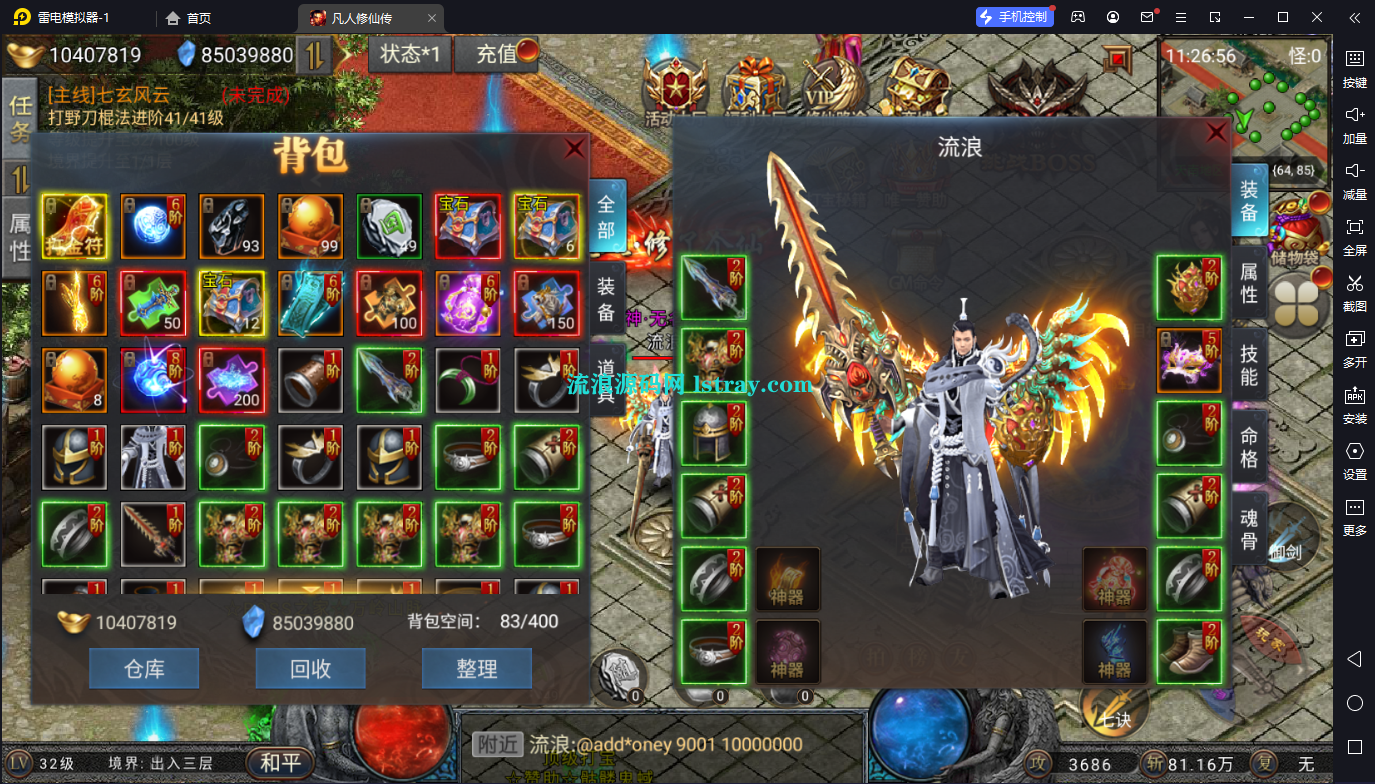The height and width of the screenshot is (784, 1375).
Task: Open the 充值 recharge shop
Action: coord(497,54)
